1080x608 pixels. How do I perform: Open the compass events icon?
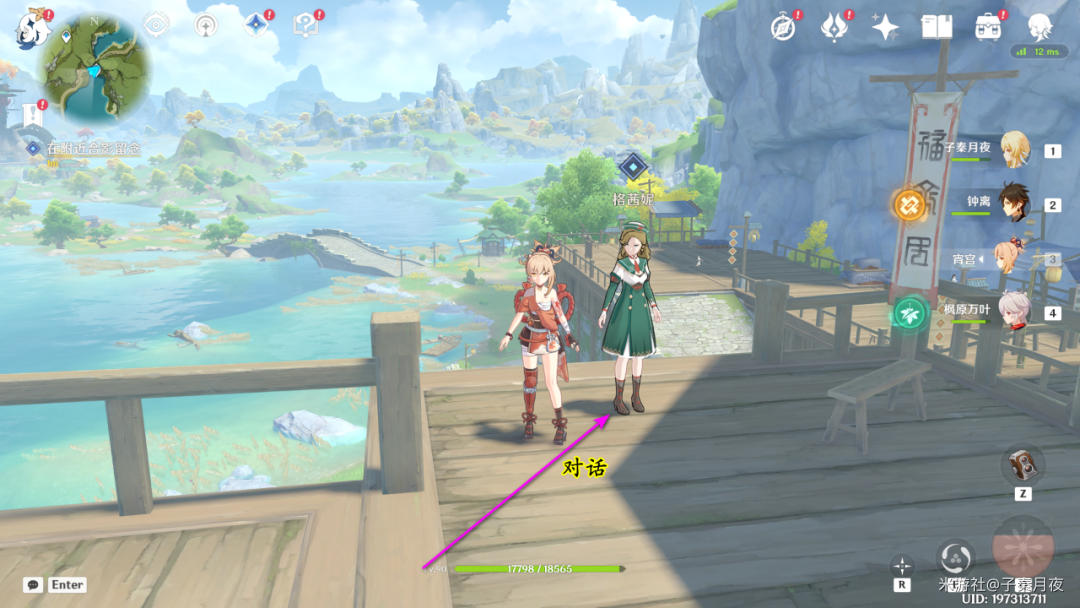pos(783,27)
